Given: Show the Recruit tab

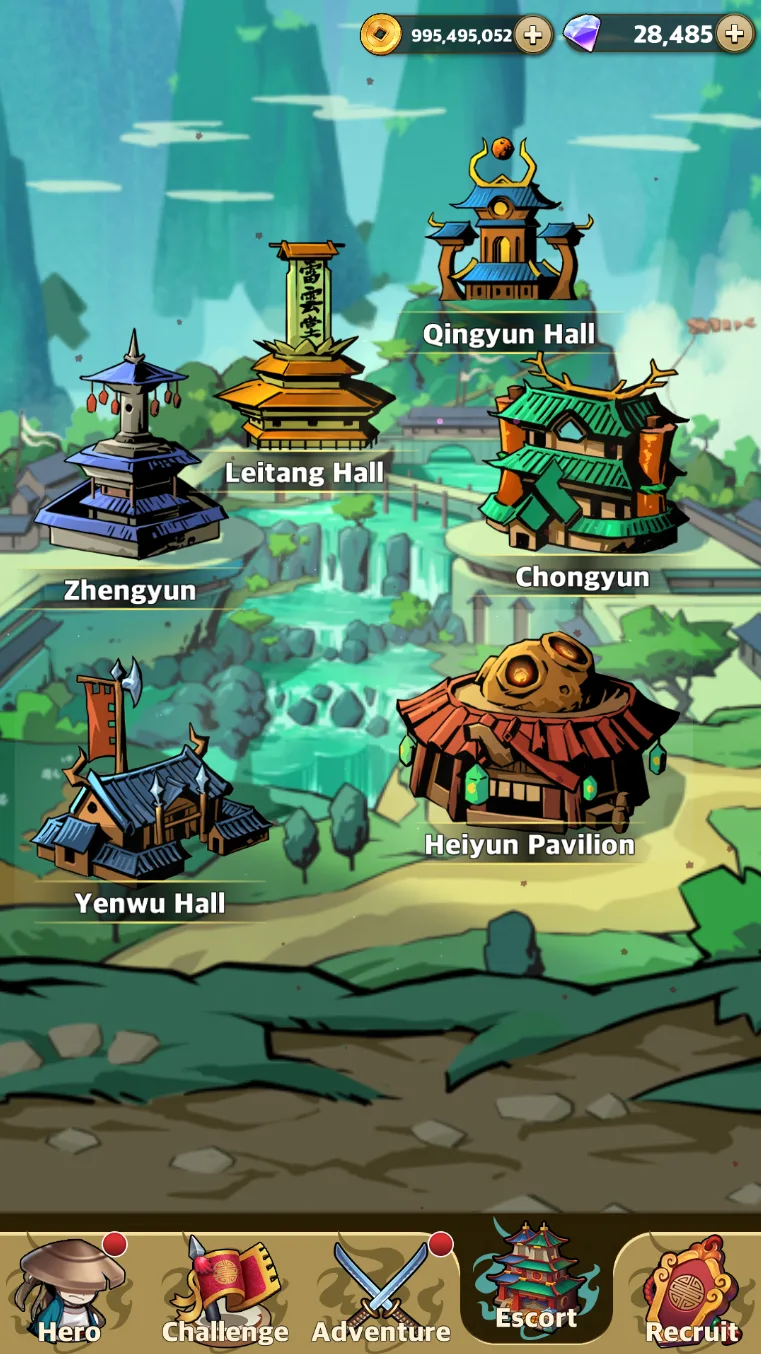Looking at the screenshot, I should [692, 1292].
